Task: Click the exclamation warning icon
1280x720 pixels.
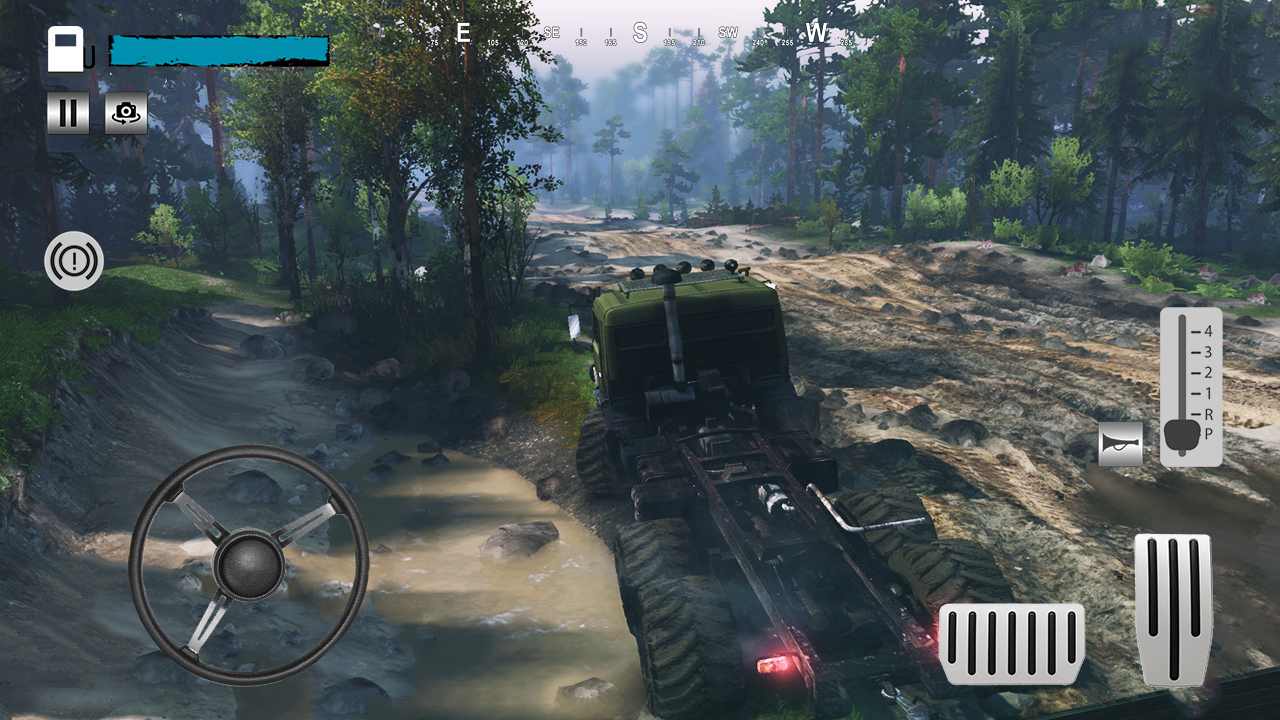Action: pos(74,260)
